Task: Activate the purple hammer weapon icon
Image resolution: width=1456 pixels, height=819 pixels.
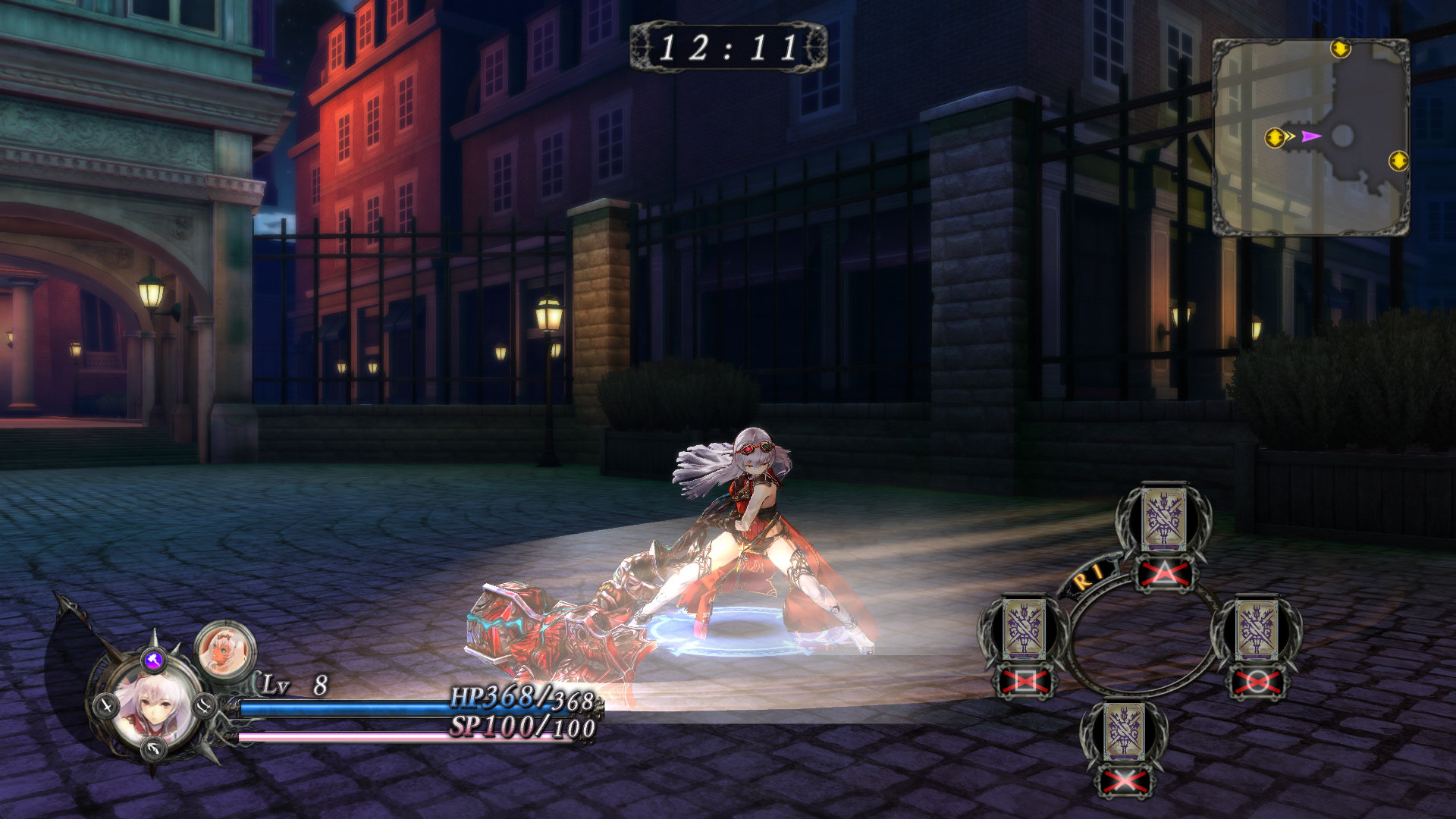Action: [x=154, y=660]
